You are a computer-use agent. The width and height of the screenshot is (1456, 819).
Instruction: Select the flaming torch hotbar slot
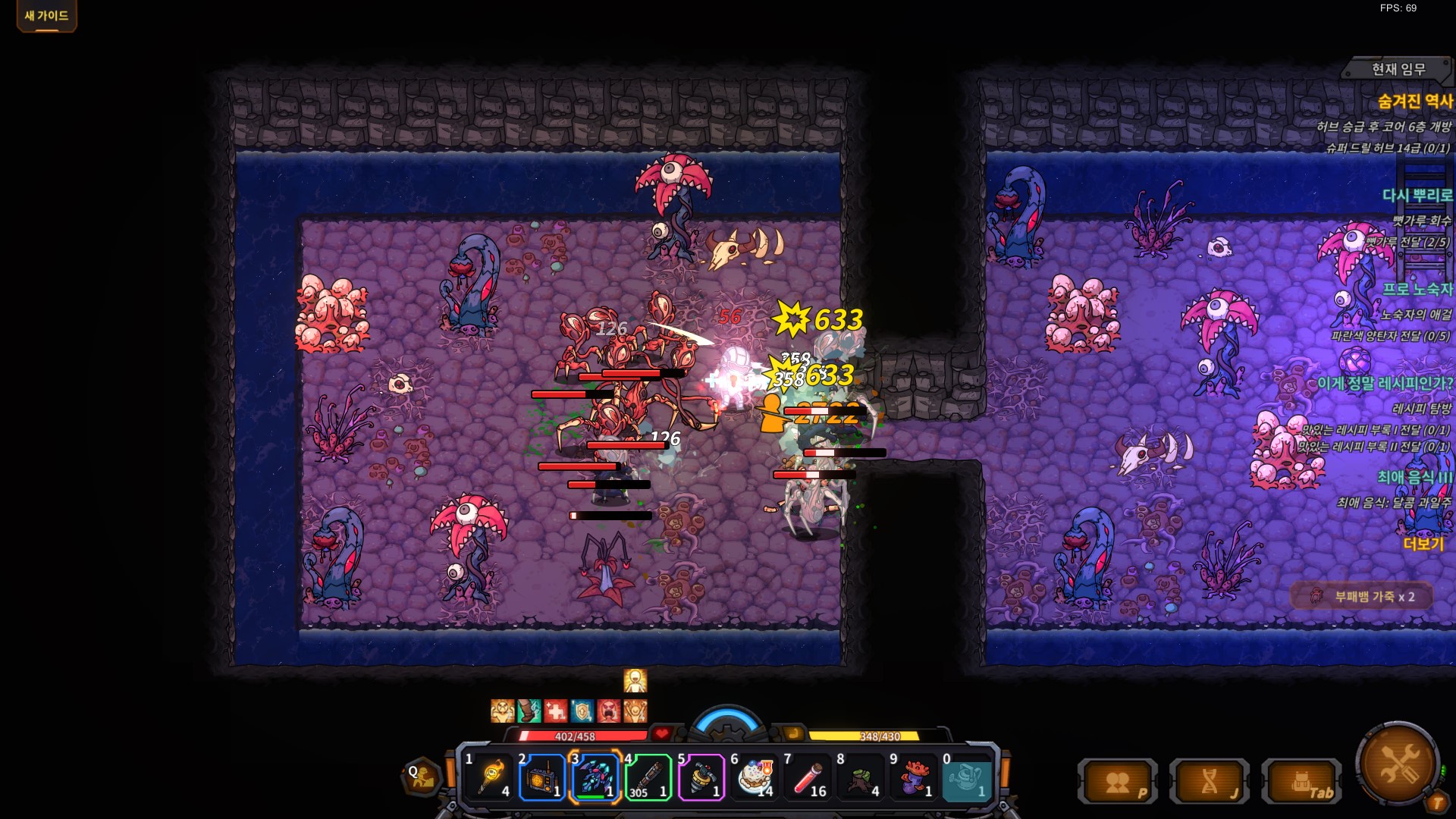(x=490, y=777)
